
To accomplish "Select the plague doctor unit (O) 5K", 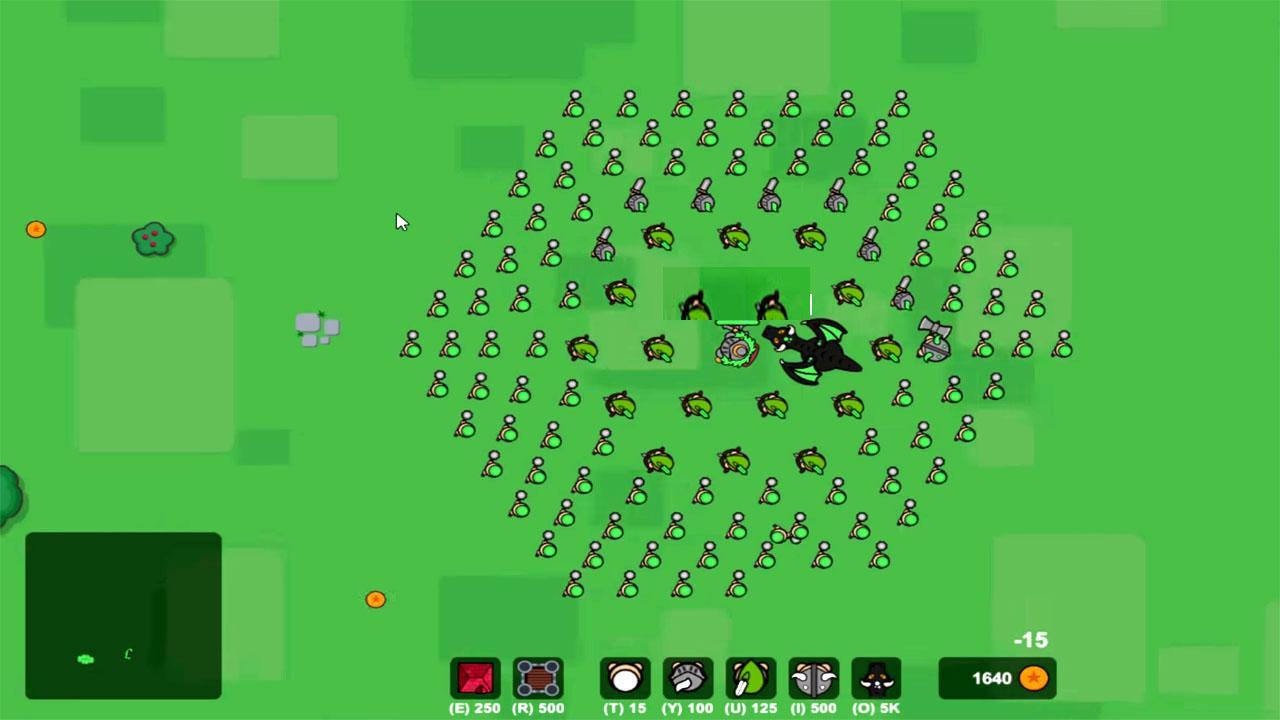I will pos(875,676).
